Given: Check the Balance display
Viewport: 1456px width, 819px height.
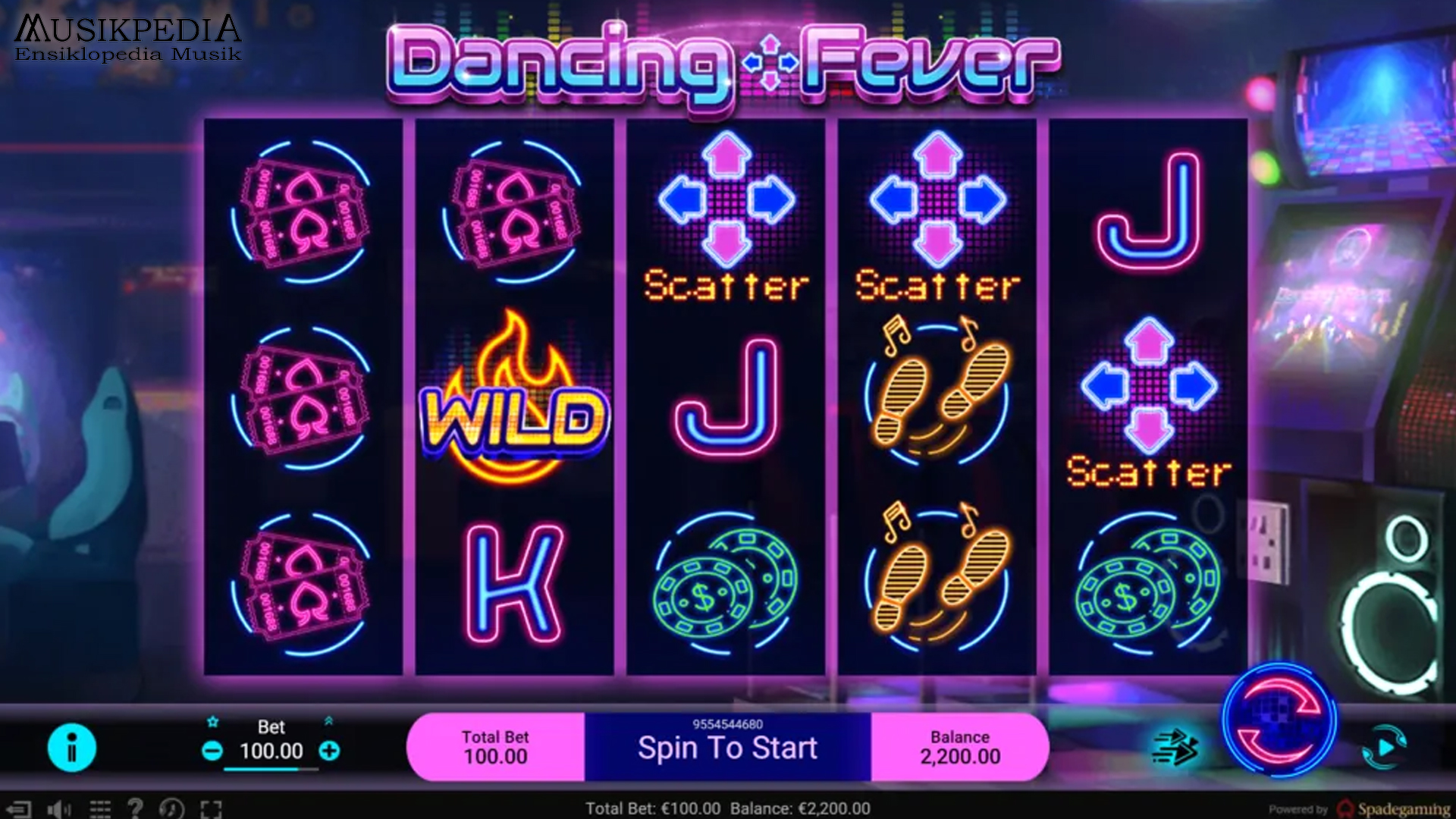Looking at the screenshot, I should (x=959, y=746).
